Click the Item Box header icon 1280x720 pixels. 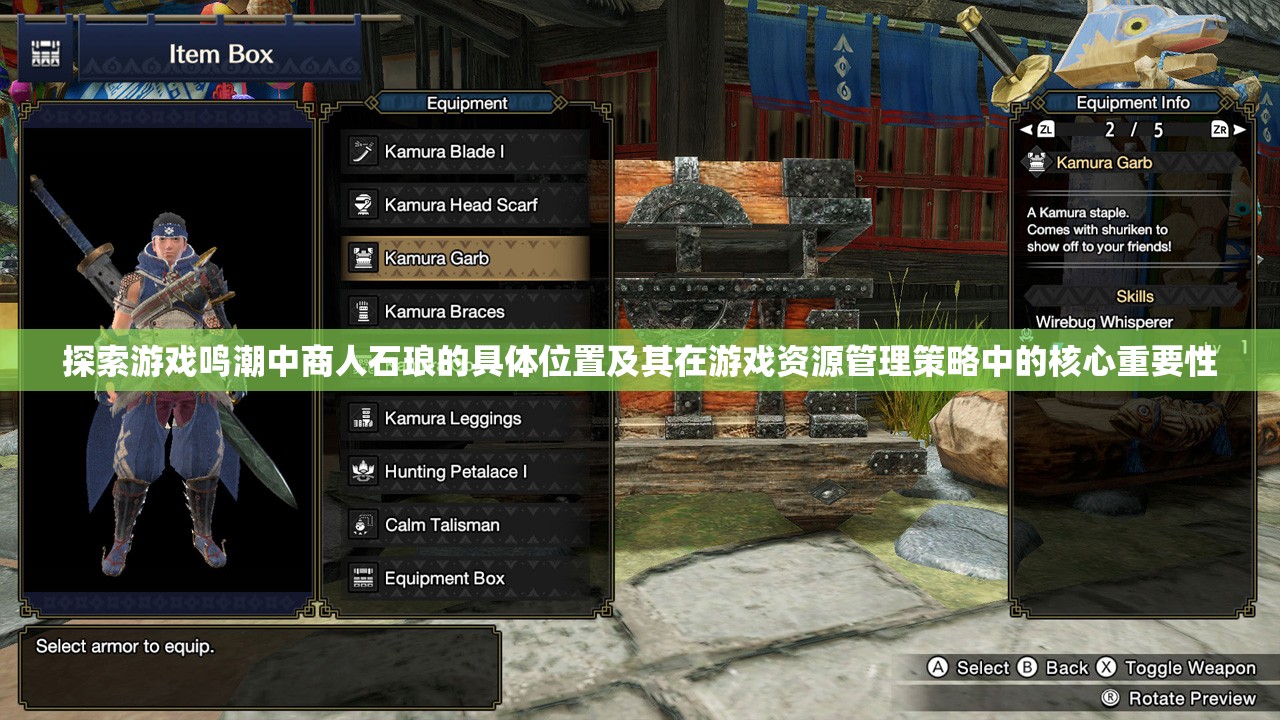(45, 54)
